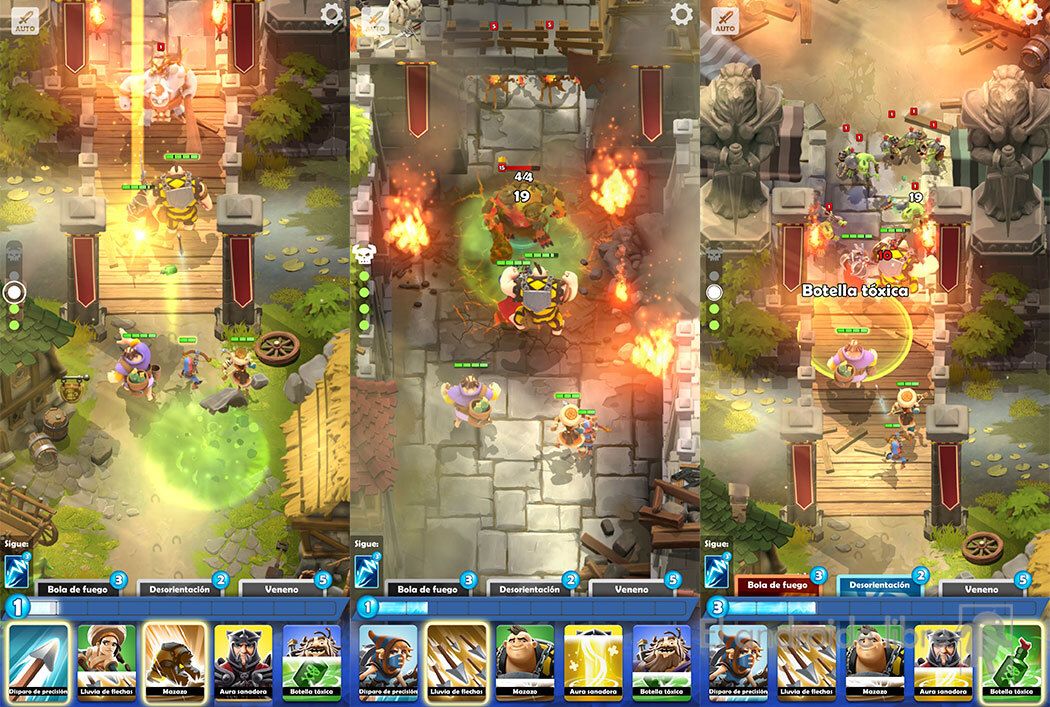
Task: Use the yellow glowing Aura sanadora card
Action: [x=593, y=659]
